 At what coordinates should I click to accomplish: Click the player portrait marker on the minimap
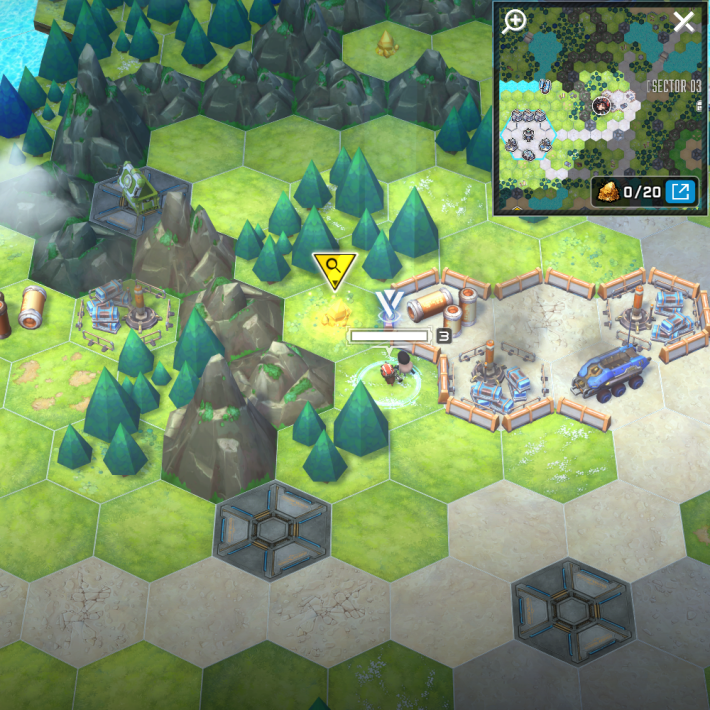pyautogui.click(x=602, y=104)
